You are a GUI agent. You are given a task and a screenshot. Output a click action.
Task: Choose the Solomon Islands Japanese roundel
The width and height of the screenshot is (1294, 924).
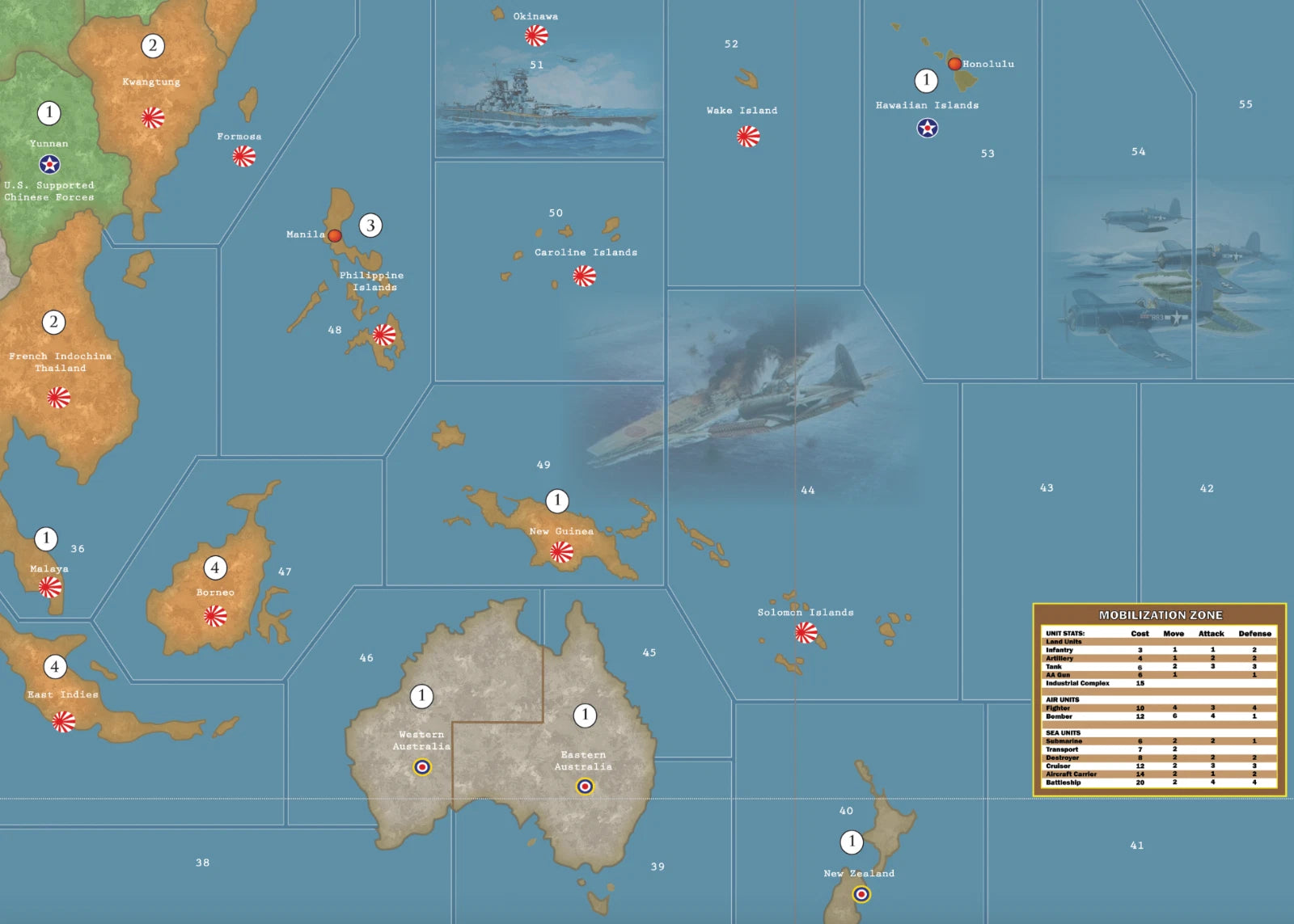(x=806, y=633)
